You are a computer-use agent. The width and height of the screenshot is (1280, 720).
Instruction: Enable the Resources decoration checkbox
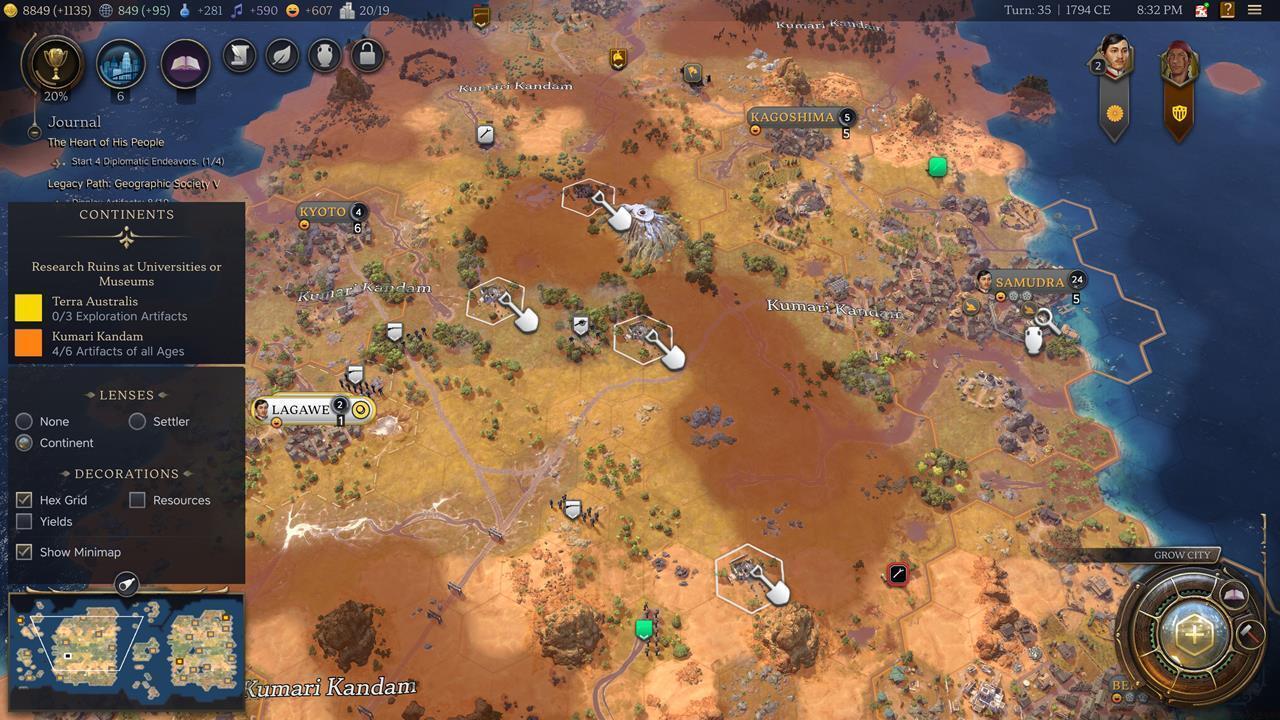tap(137, 500)
